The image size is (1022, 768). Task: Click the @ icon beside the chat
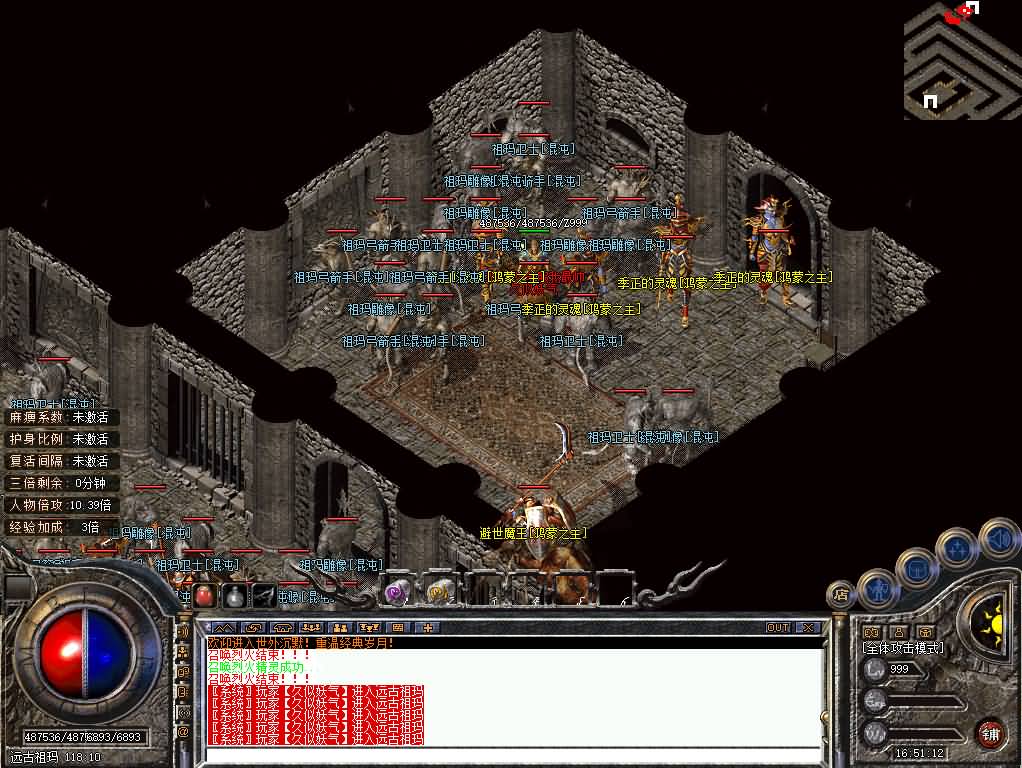coord(183,732)
